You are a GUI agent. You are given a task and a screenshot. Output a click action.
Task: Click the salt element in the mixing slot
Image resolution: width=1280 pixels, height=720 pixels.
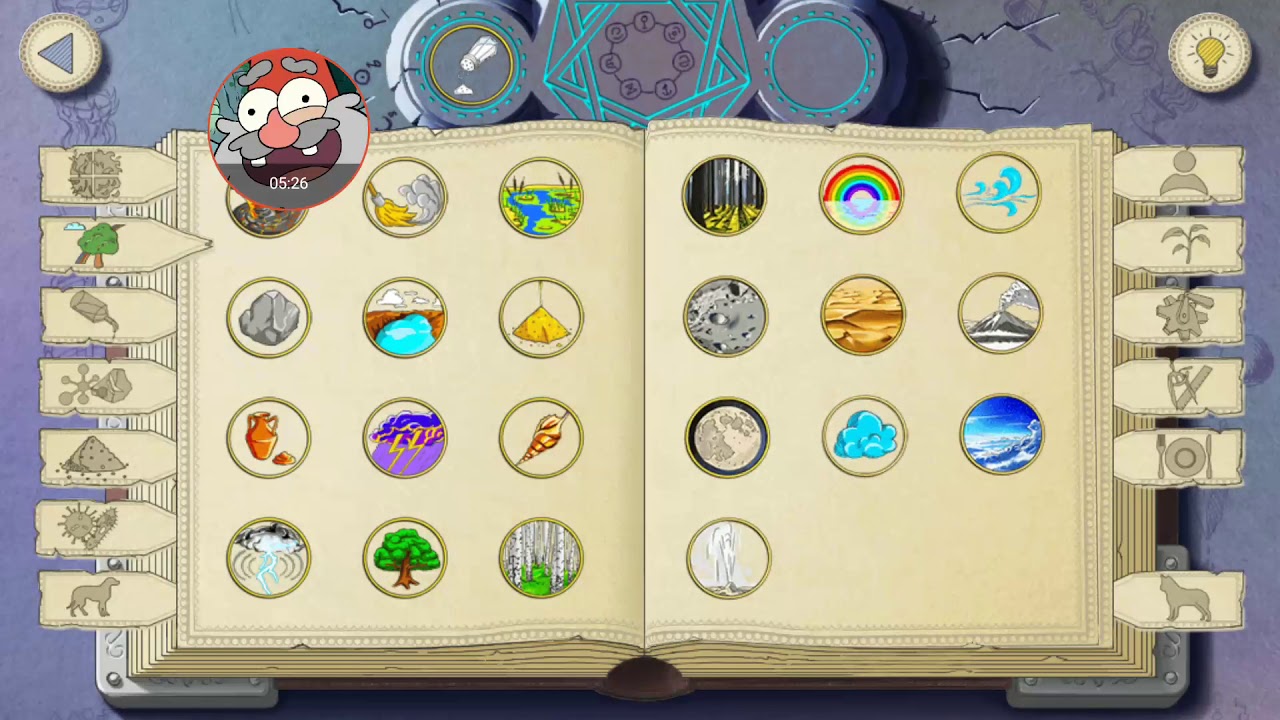[x=472, y=65]
